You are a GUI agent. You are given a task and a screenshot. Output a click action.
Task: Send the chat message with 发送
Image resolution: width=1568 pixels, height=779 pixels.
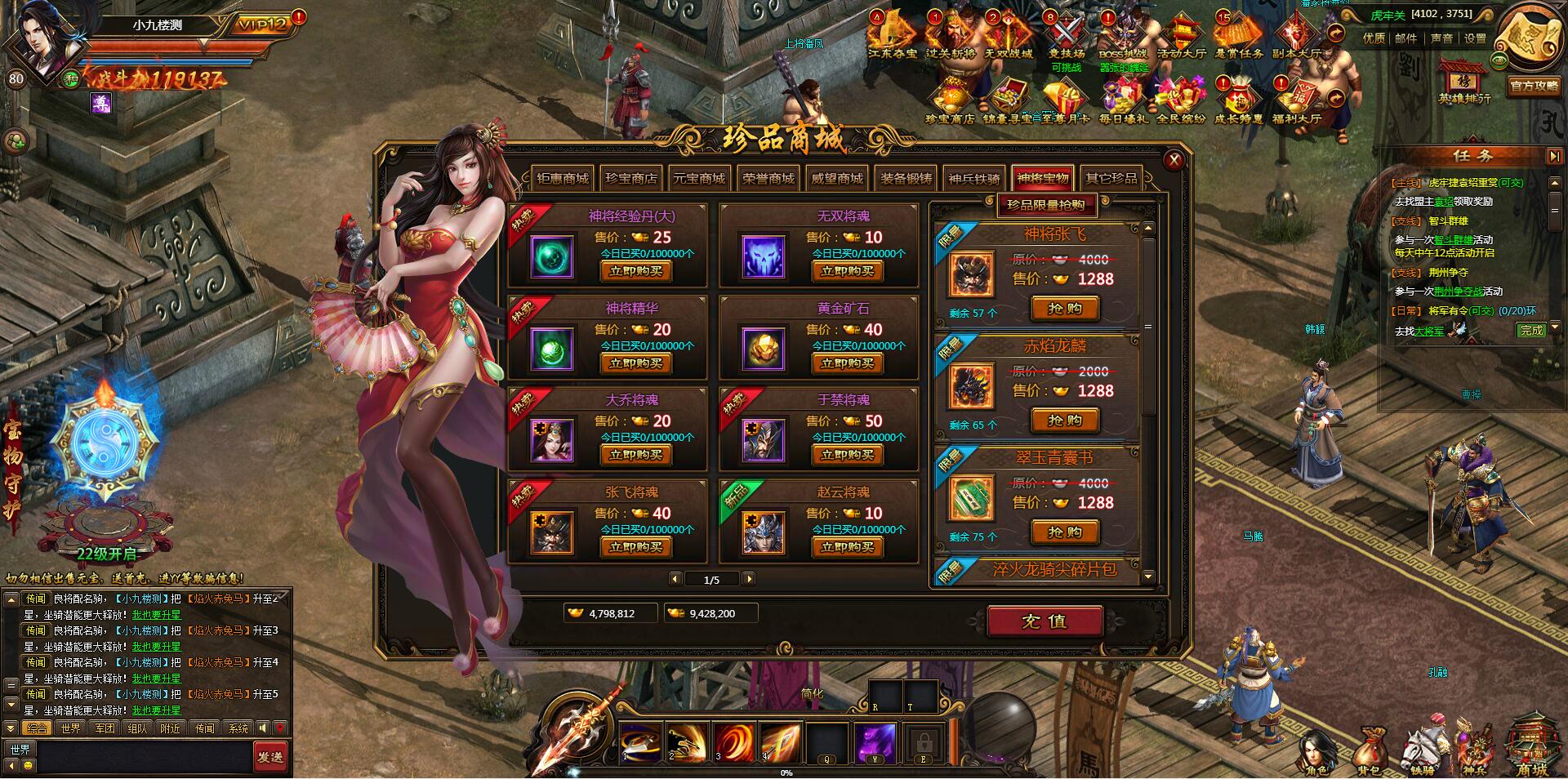(x=270, y=757)
